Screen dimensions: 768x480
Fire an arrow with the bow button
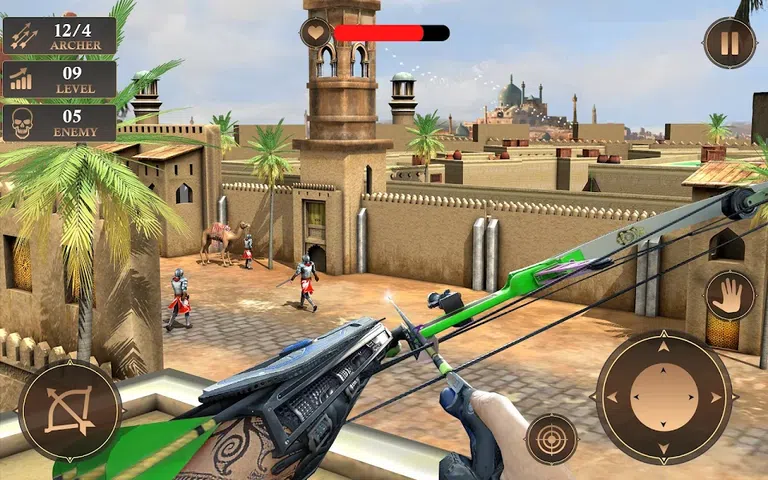[70, 409]
